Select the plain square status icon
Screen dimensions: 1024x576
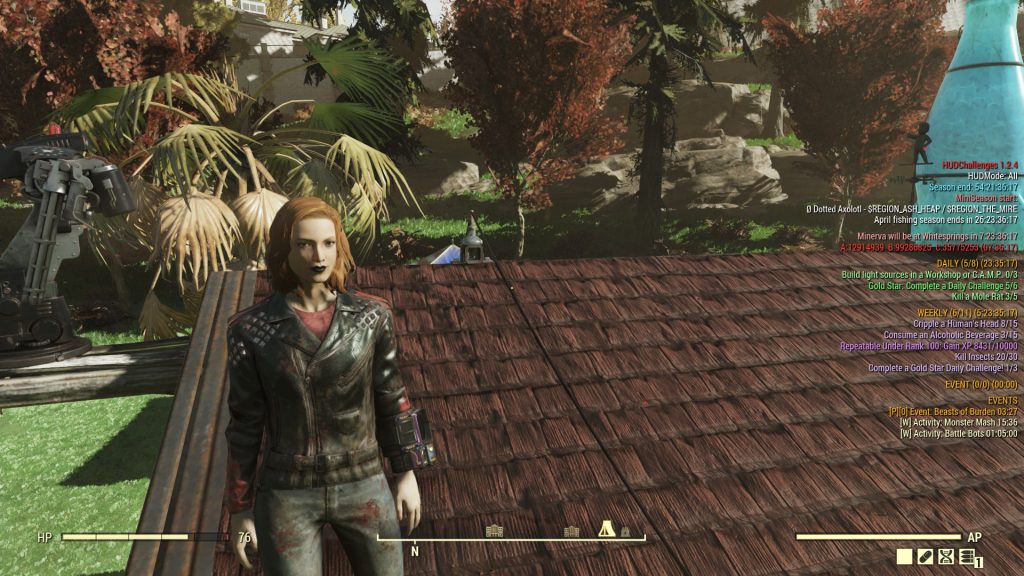click(904, 557)
